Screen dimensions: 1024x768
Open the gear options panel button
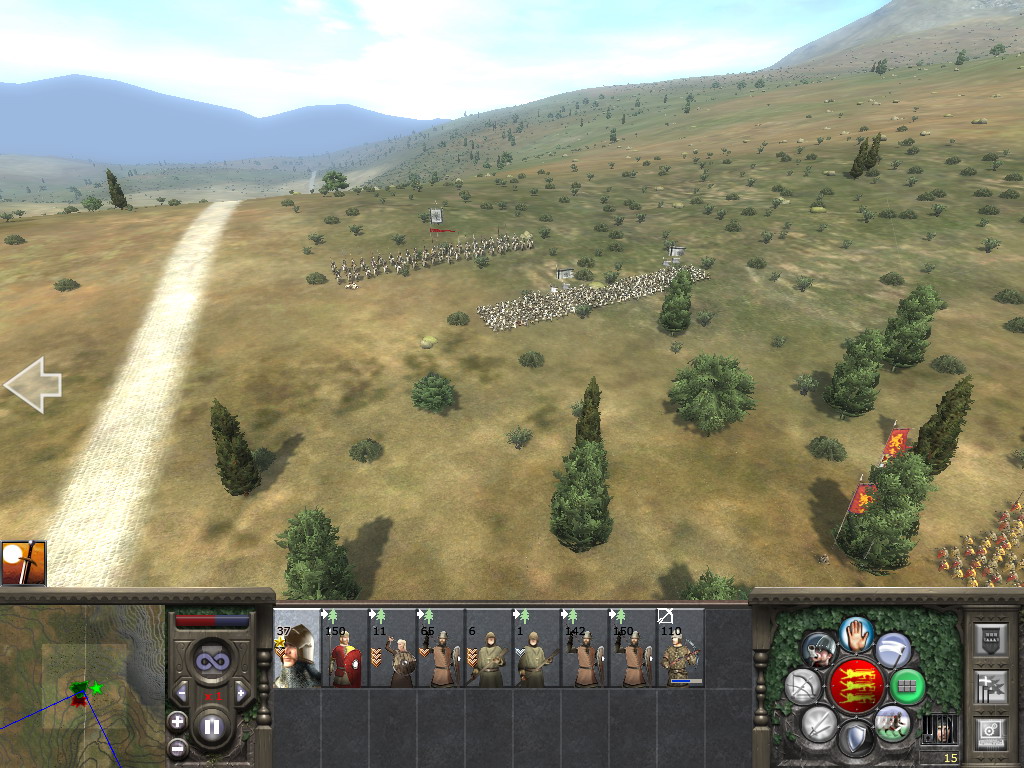990,731
